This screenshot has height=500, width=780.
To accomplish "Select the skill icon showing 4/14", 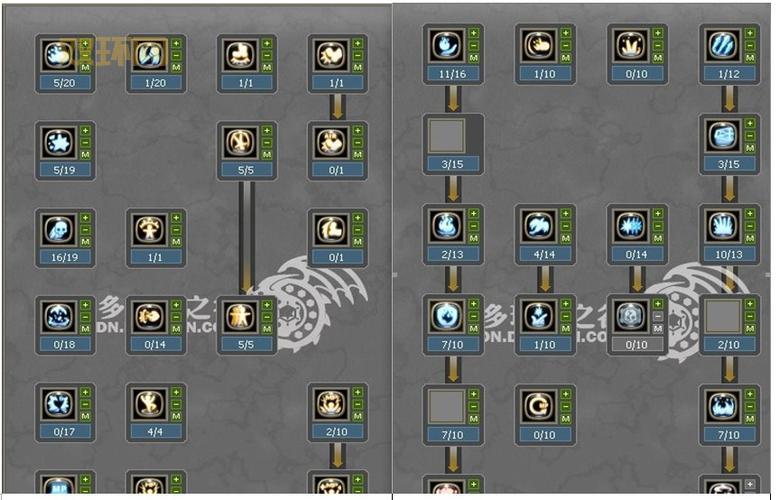I will [537, 226].
